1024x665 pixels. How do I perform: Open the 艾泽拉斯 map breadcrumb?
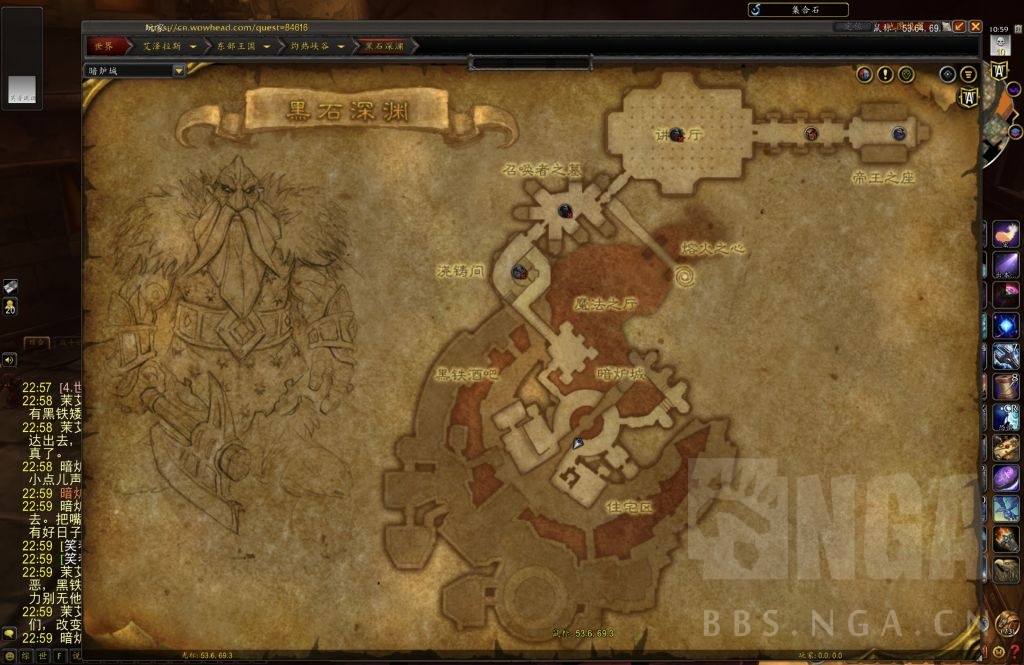[x=162, y=46]
